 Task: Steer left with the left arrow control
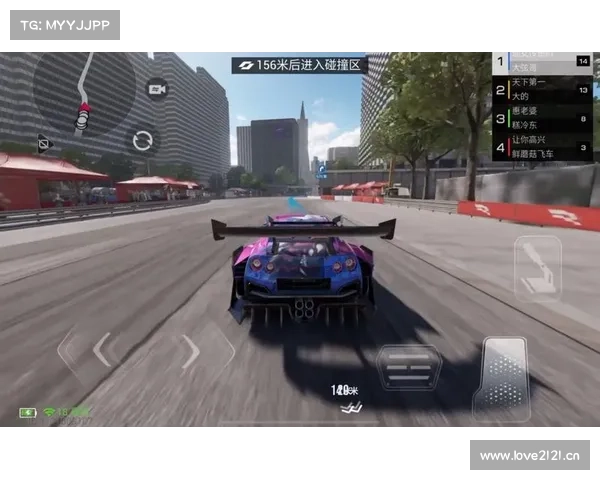[101, 350]
